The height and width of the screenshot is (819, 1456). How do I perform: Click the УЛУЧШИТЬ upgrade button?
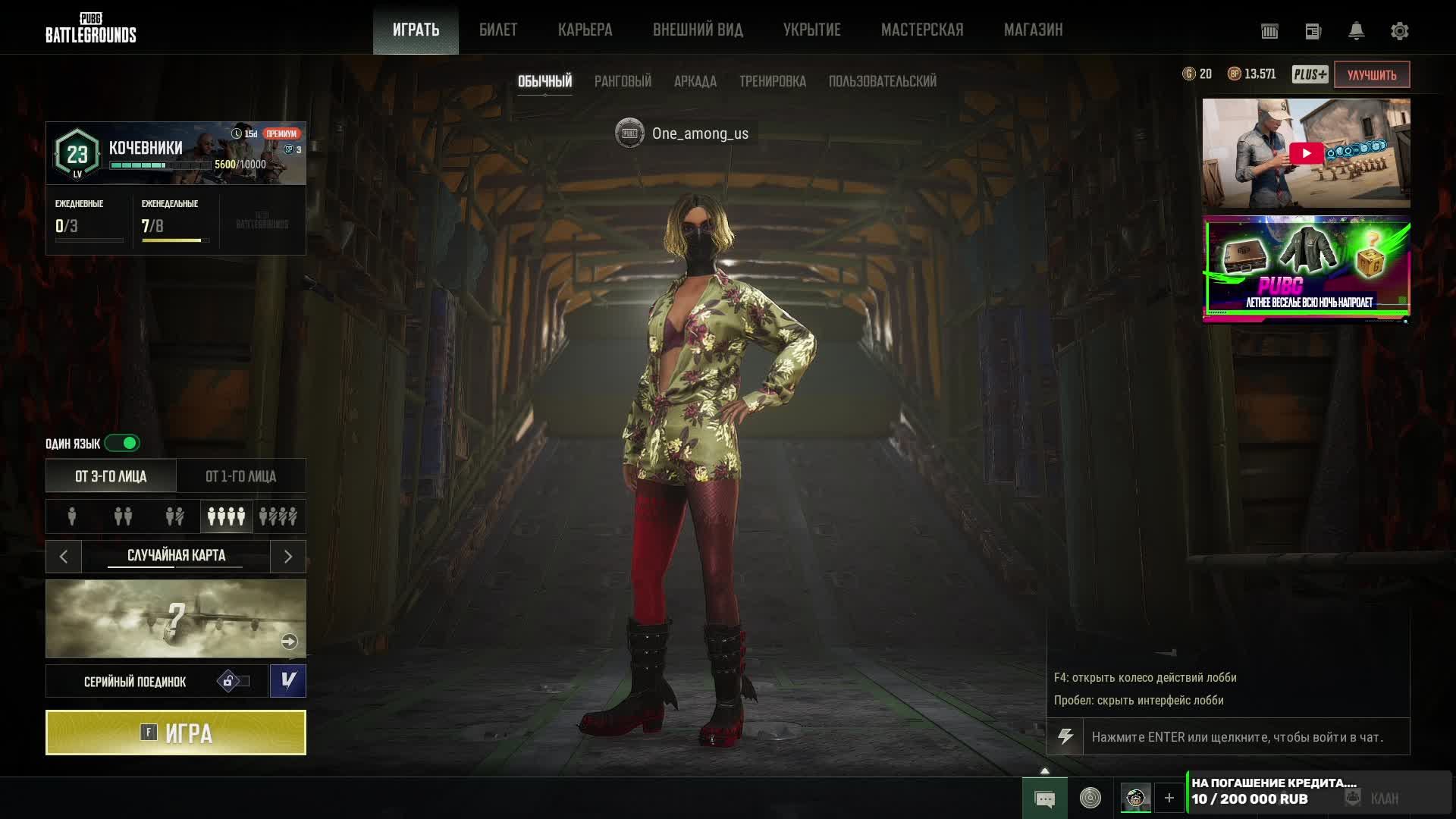pyautogui.click(x=1371, y=74)
